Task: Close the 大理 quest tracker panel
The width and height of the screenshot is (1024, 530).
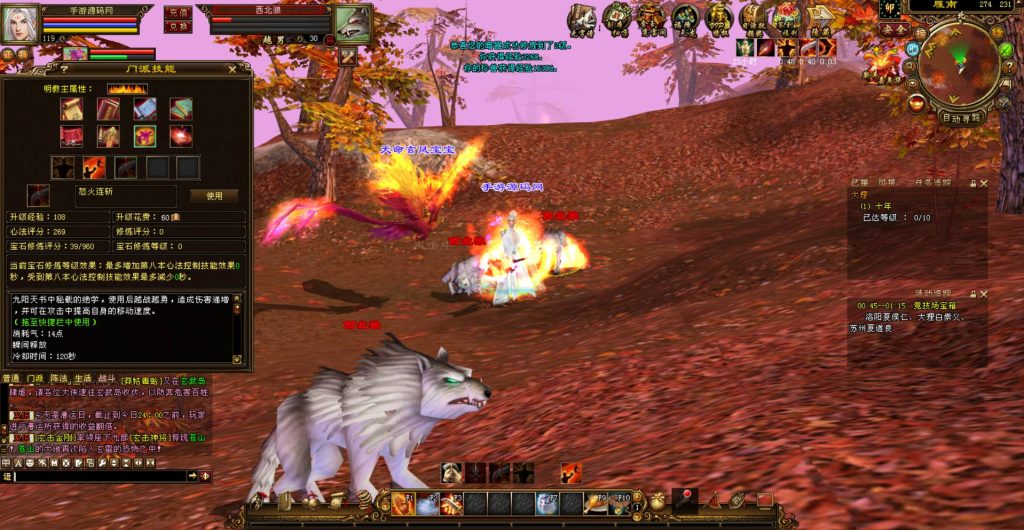Action: tap(984, 183)
